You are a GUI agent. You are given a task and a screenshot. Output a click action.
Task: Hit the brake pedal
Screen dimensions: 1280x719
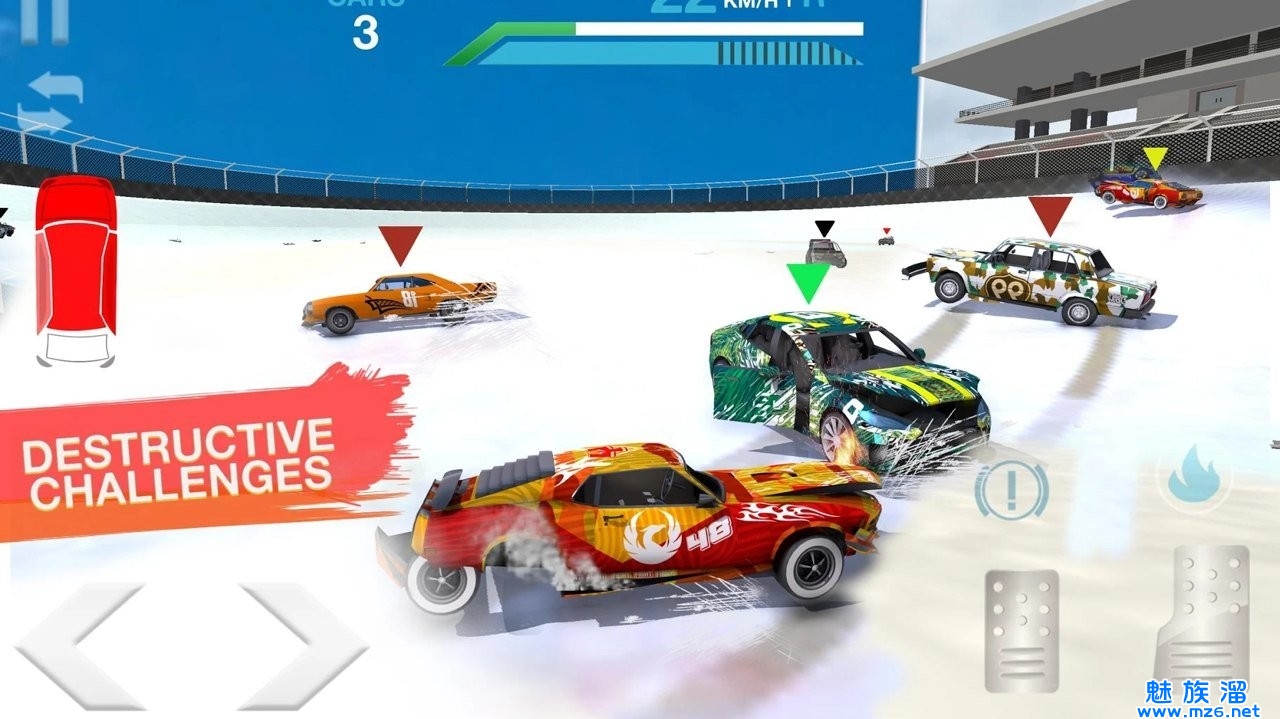coord(1021,630)
